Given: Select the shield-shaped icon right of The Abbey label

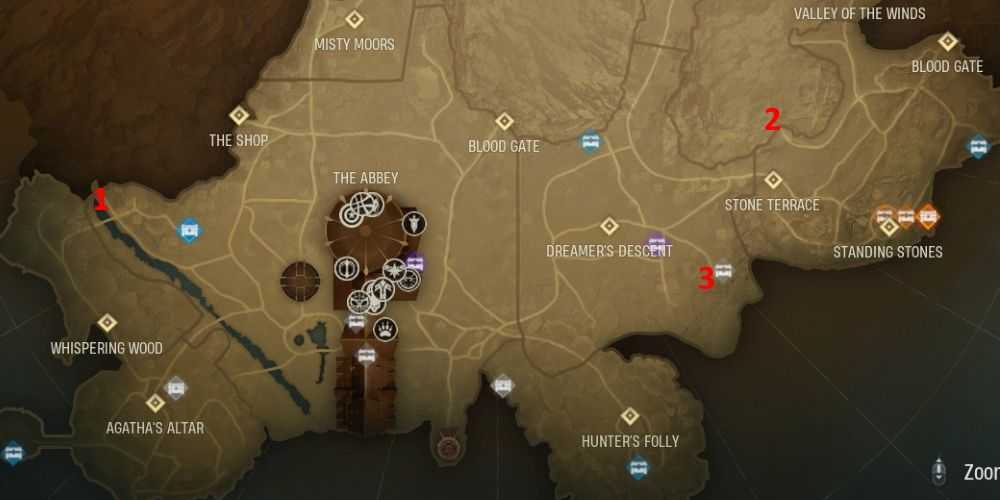Looking at the screenshot, I should (414, 224).
